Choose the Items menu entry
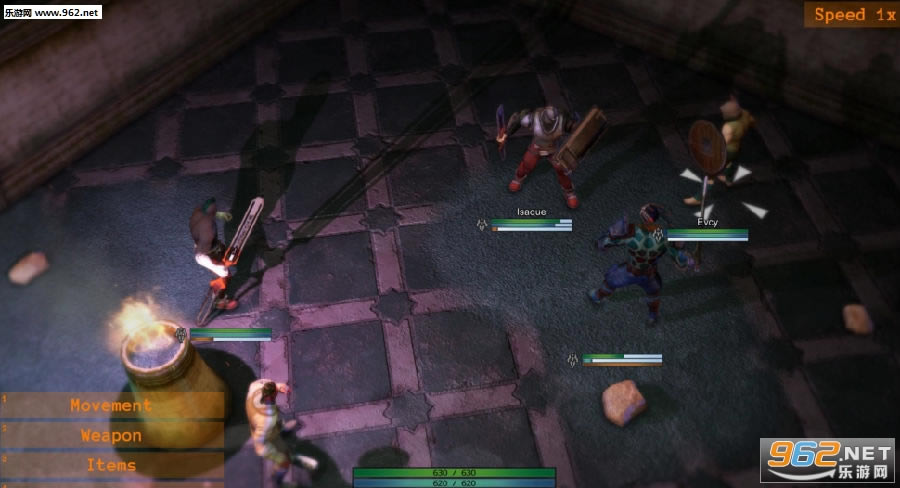This screenshot has width=900, height=488. (111, 465)
